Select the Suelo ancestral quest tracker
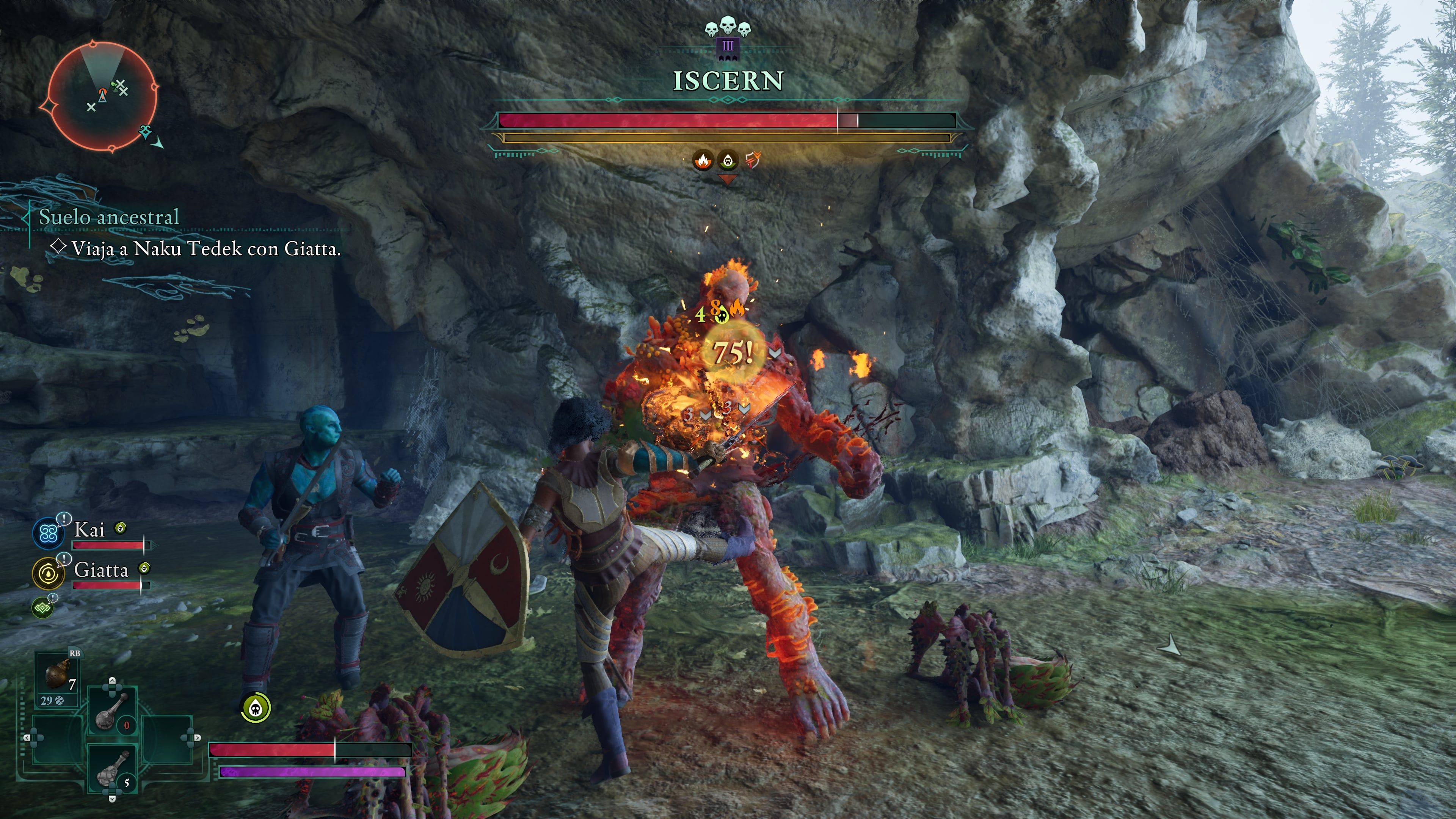Viewport: 1456px width, 819px height. tap(108, 217)
